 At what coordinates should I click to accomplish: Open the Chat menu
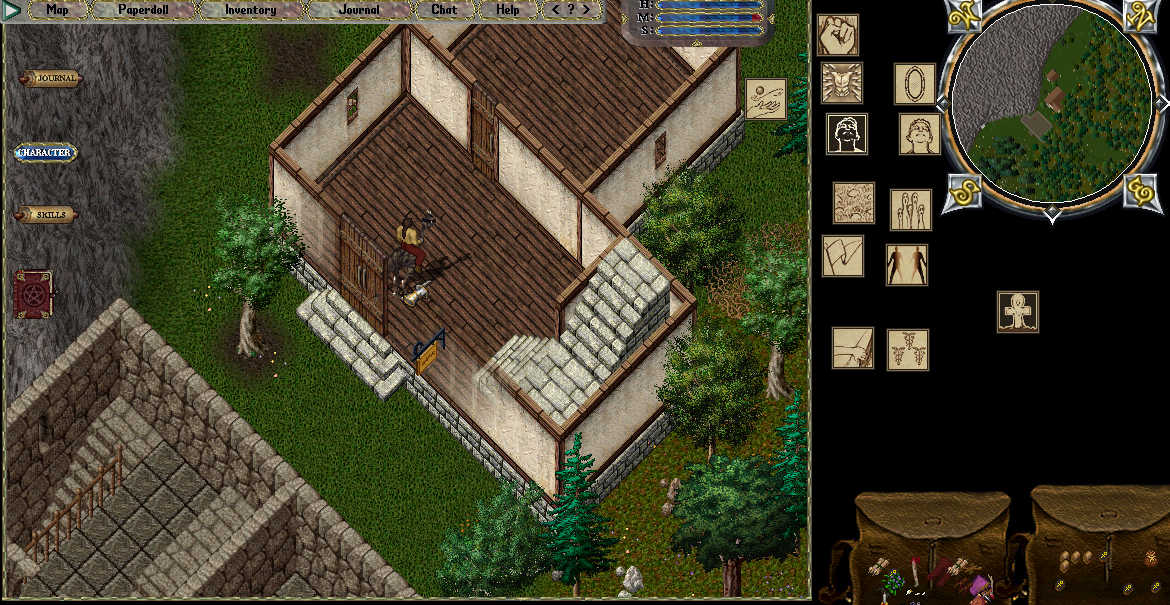[444, 10]
